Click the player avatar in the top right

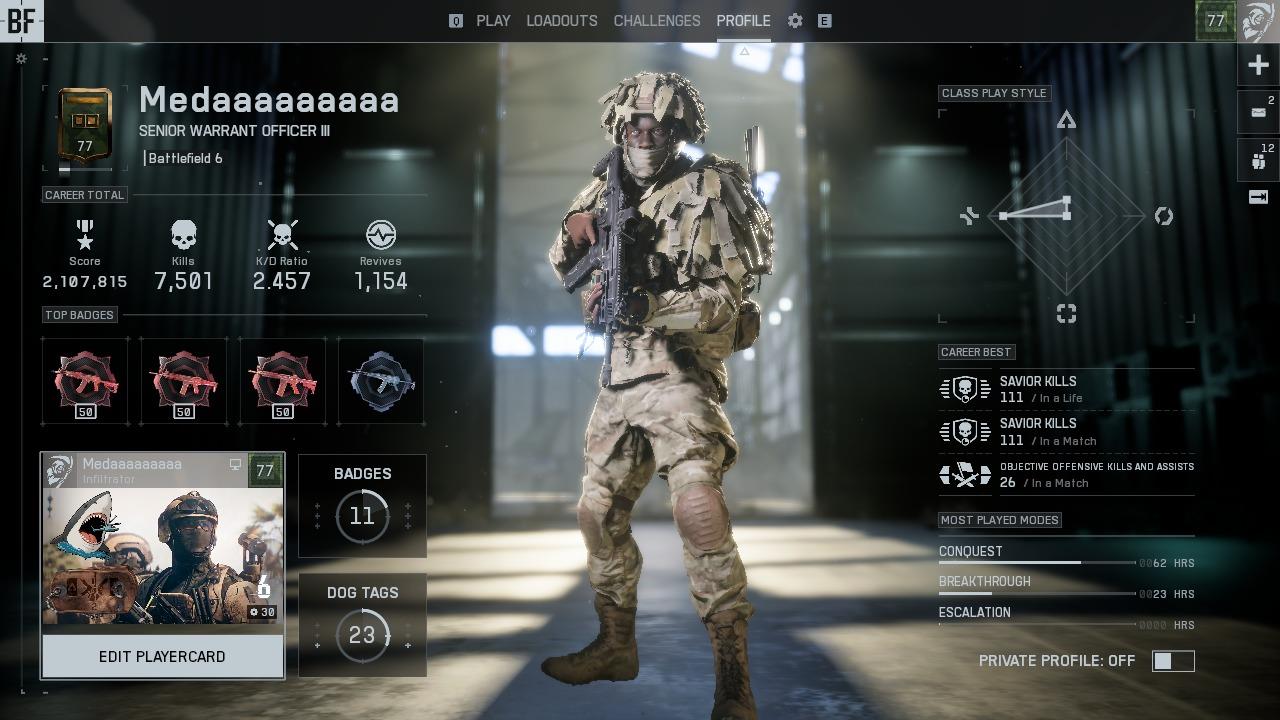(x=1259, y=20)
